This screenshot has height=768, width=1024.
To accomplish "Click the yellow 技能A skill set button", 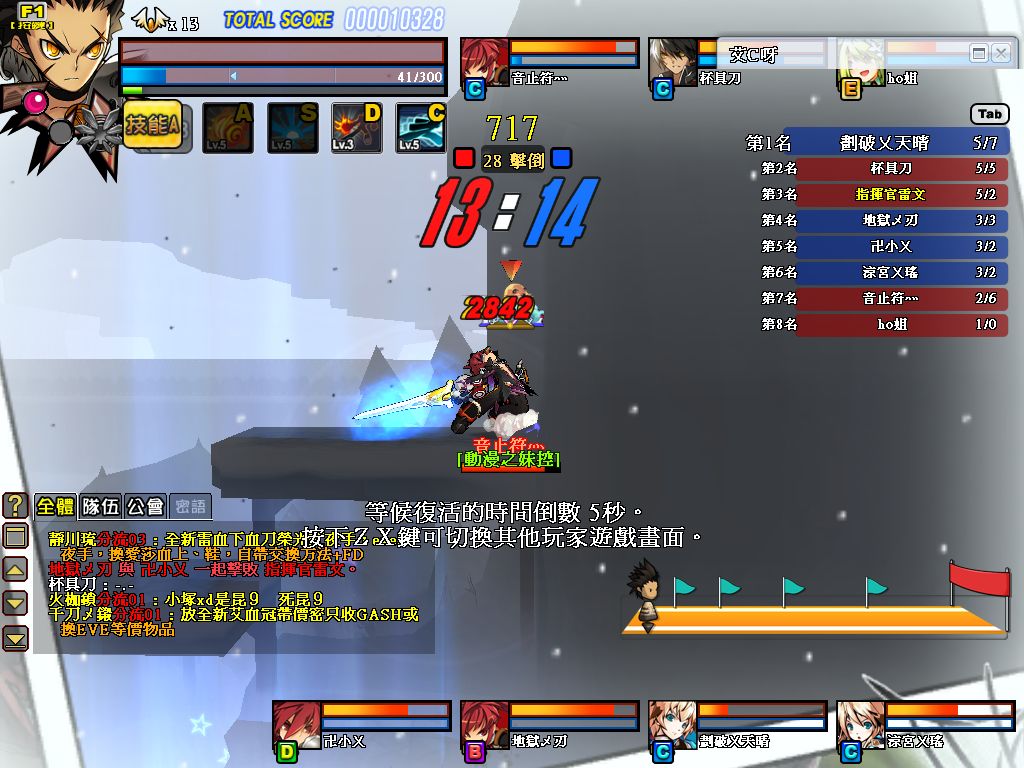I will [x=153, y=127].
